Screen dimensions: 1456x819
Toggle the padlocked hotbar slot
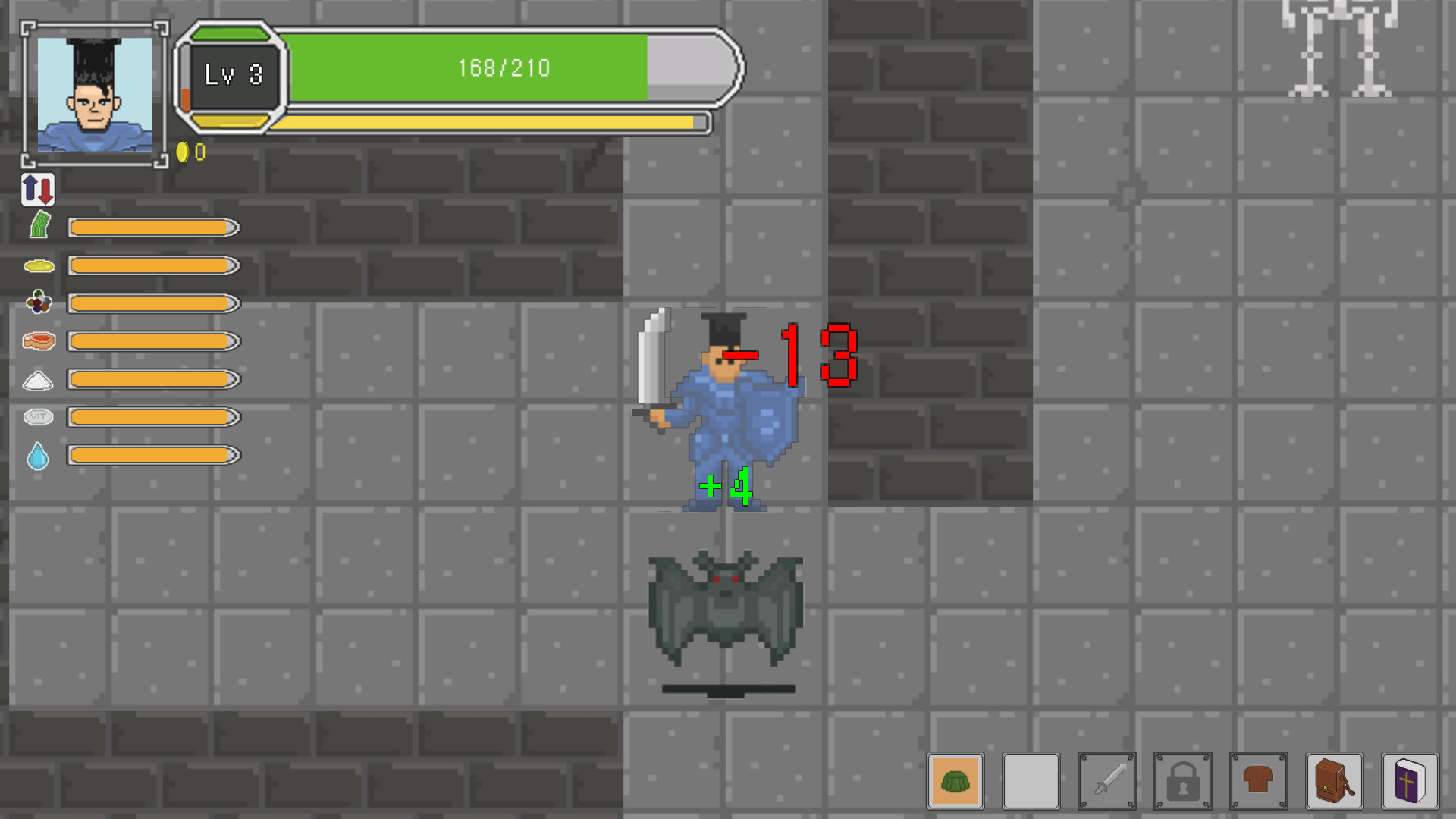coord(1183,781)
